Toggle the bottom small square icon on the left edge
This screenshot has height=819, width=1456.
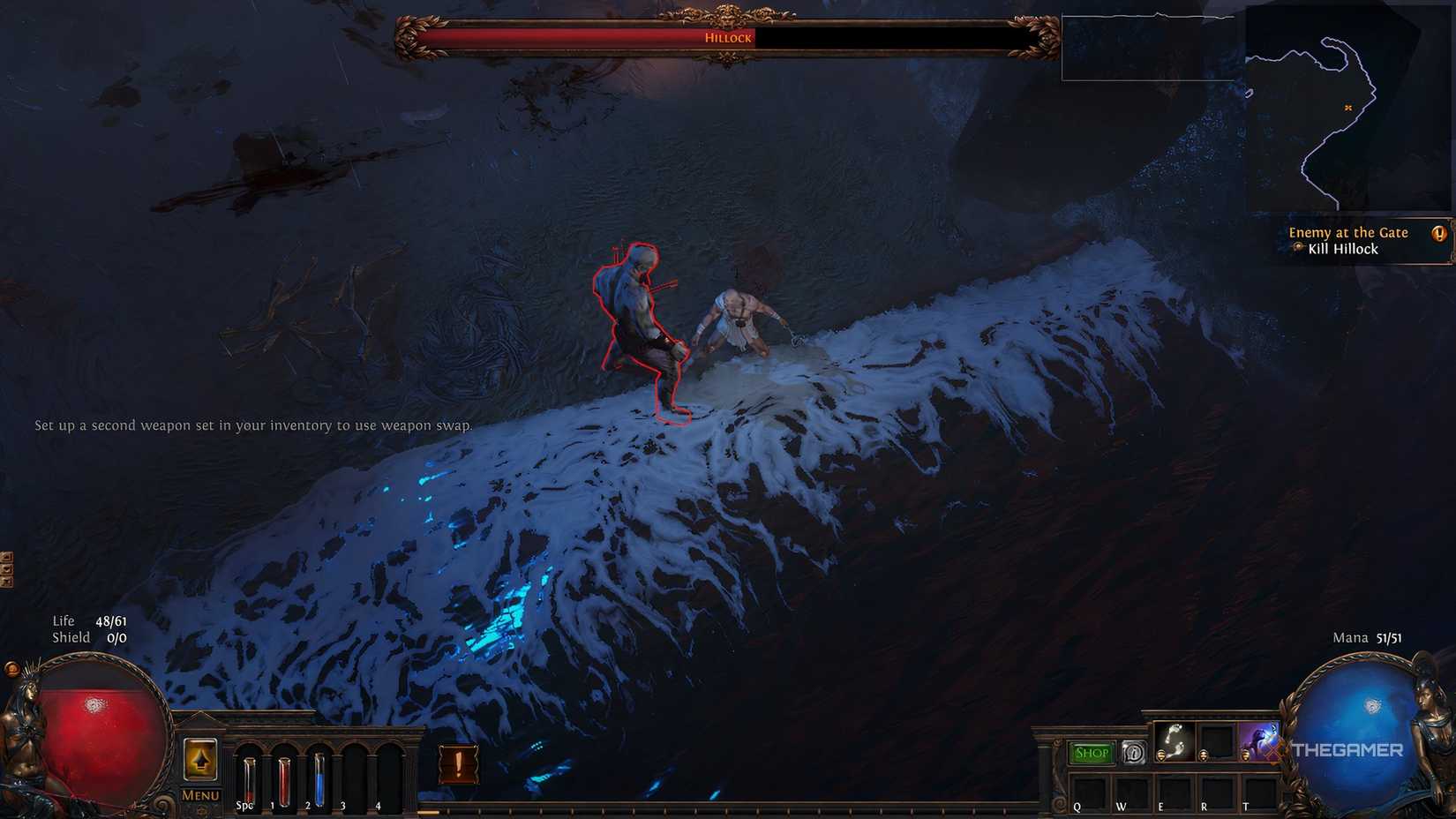click(x=6, y=580)
